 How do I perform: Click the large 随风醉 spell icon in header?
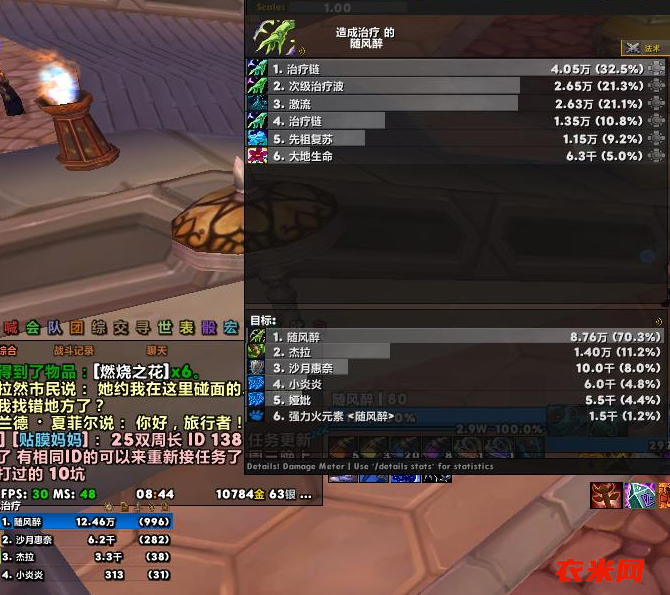tap(276, 38)
